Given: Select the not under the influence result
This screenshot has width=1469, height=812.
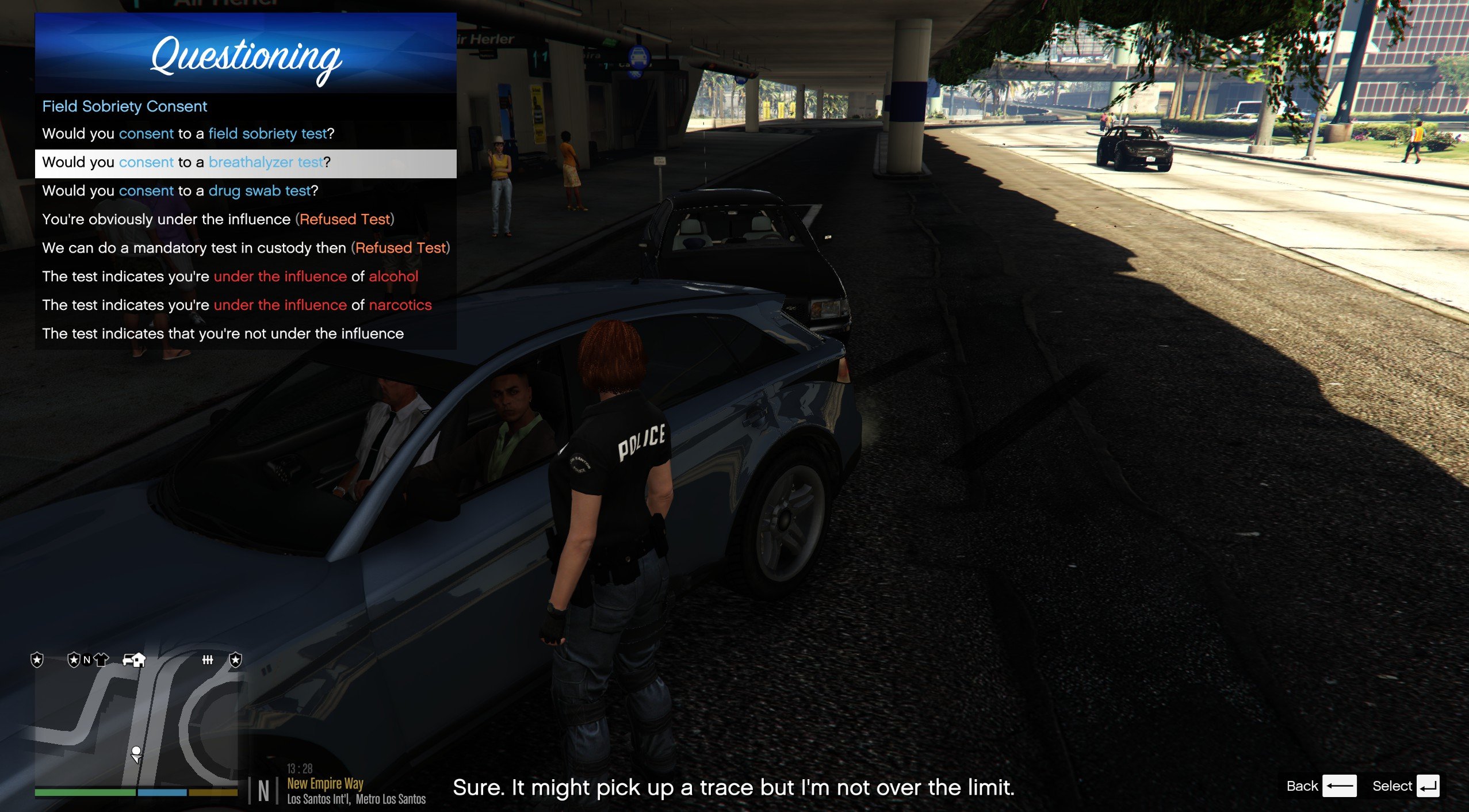Looking at the screenshot, I should [223, 334].
